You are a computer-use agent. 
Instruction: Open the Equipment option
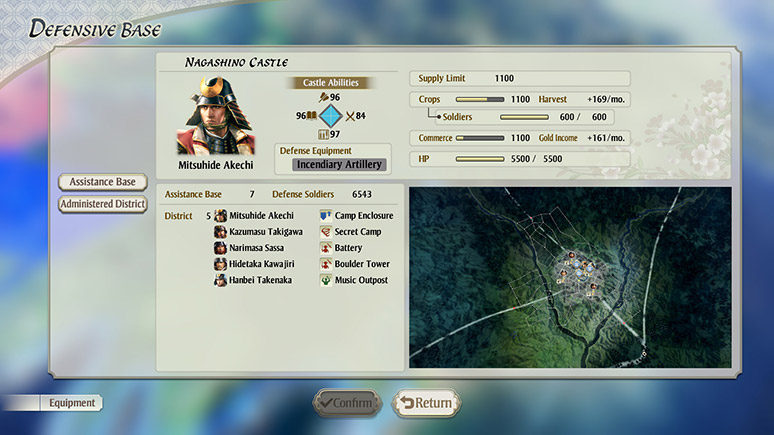[x=73, y=403]
